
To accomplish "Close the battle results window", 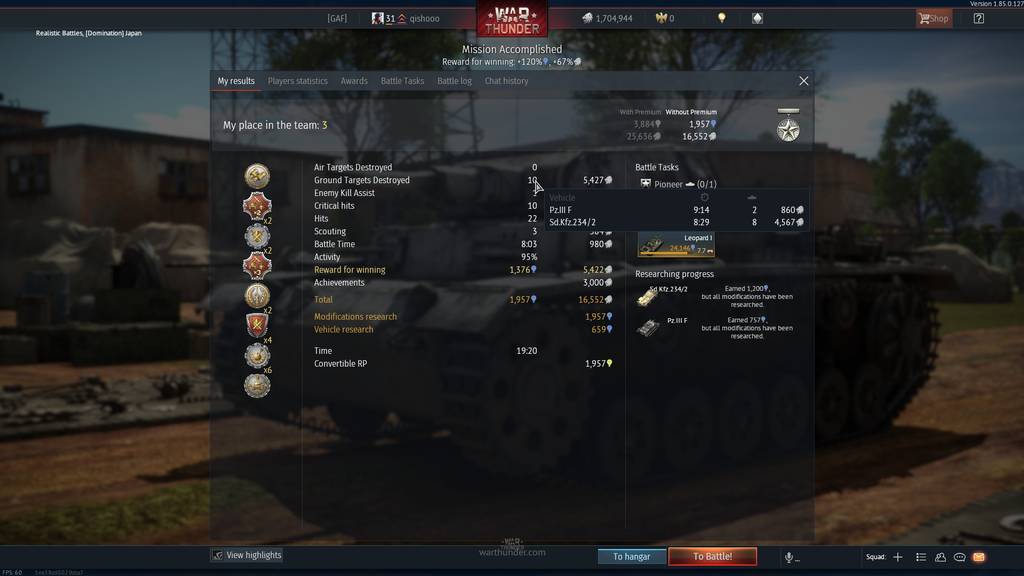I will pyautogui.click(x=804, y=81).
